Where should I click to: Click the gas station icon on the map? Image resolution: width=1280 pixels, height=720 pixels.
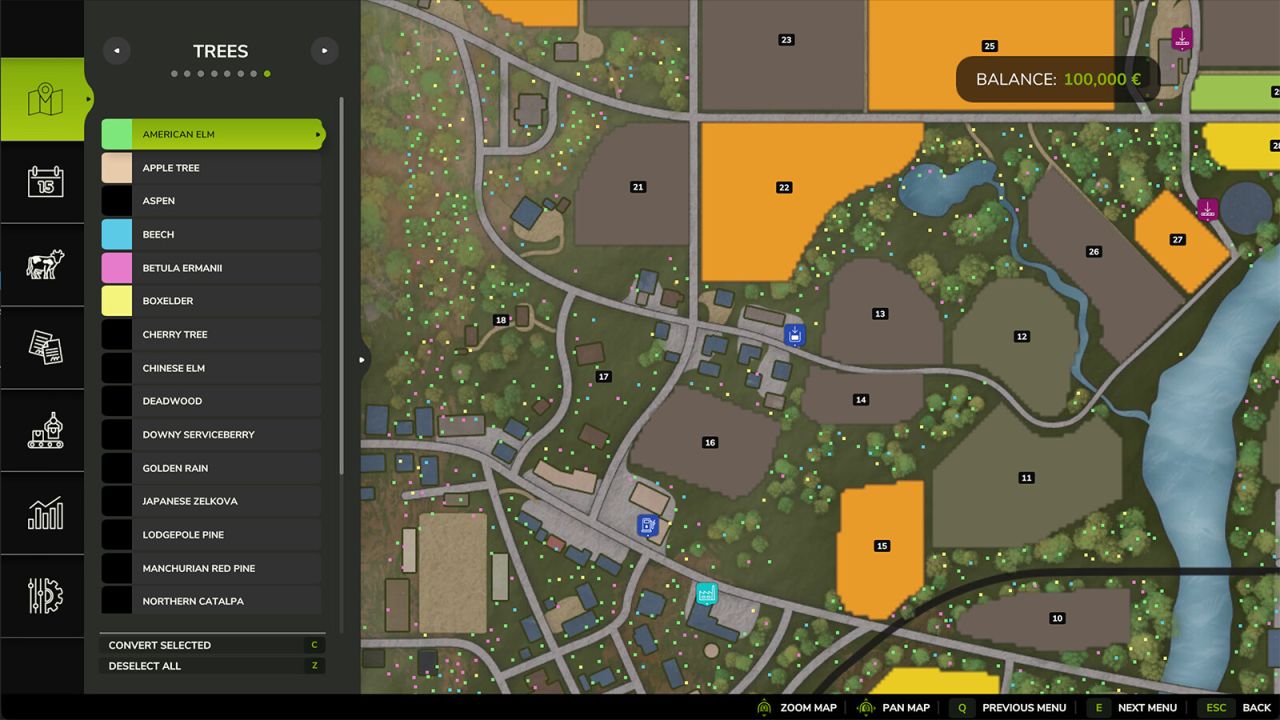(x=648, y=523)
